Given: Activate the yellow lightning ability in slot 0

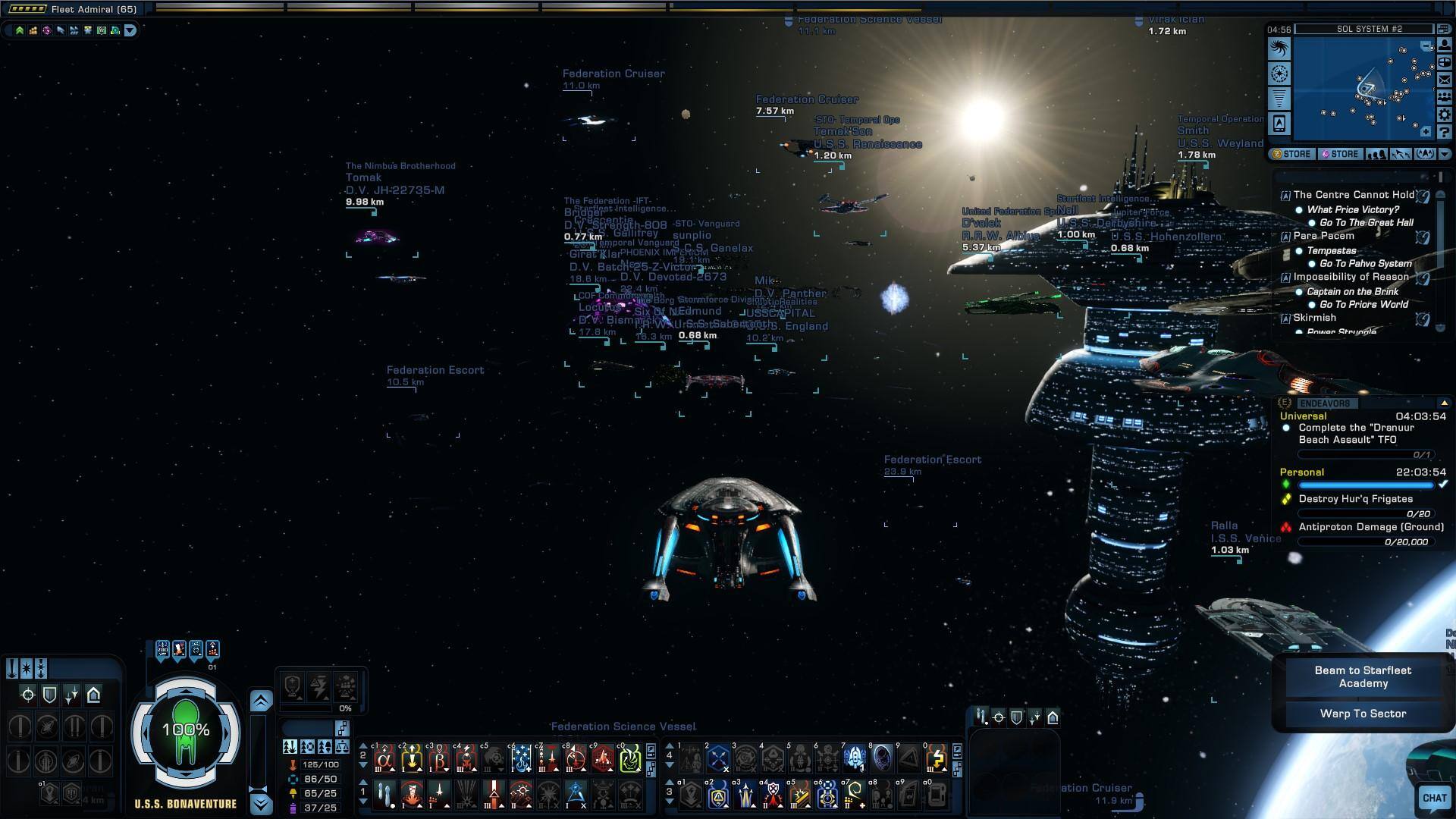Looking at the screenshot, I should click(x=937, y=758).
